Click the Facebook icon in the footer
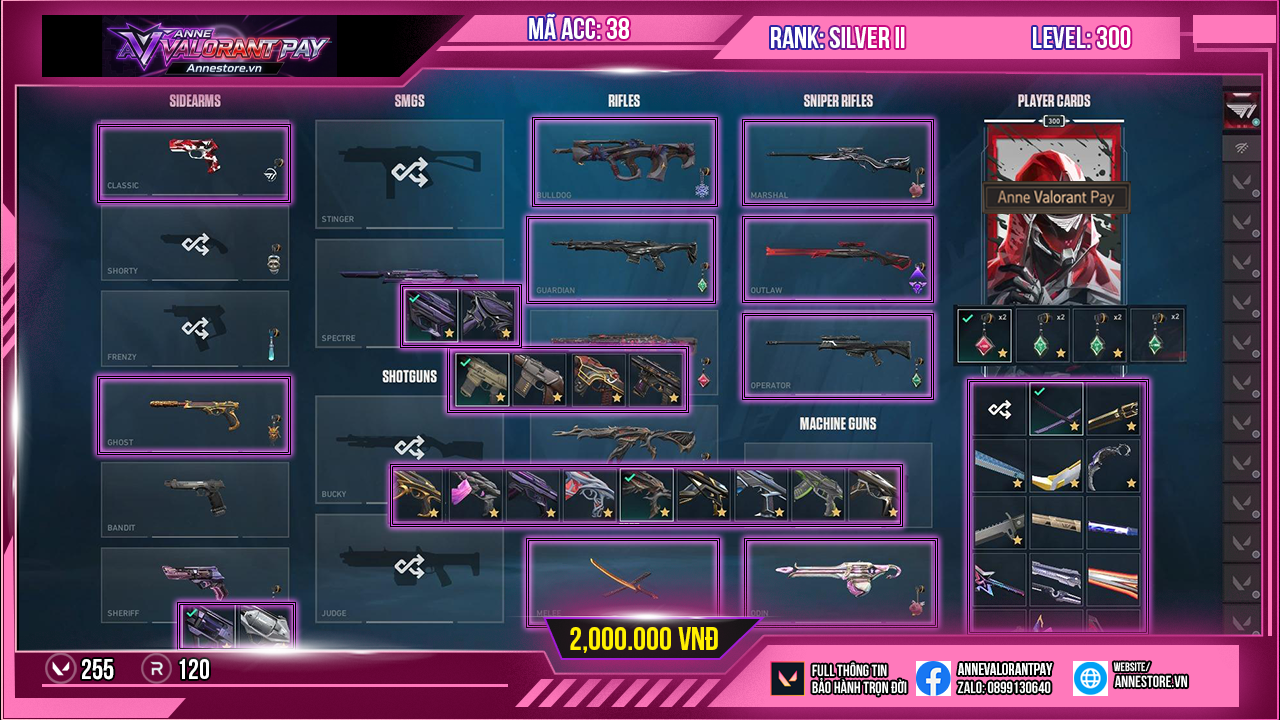This screenshot has width=1280, height=720. click(933, 678)
